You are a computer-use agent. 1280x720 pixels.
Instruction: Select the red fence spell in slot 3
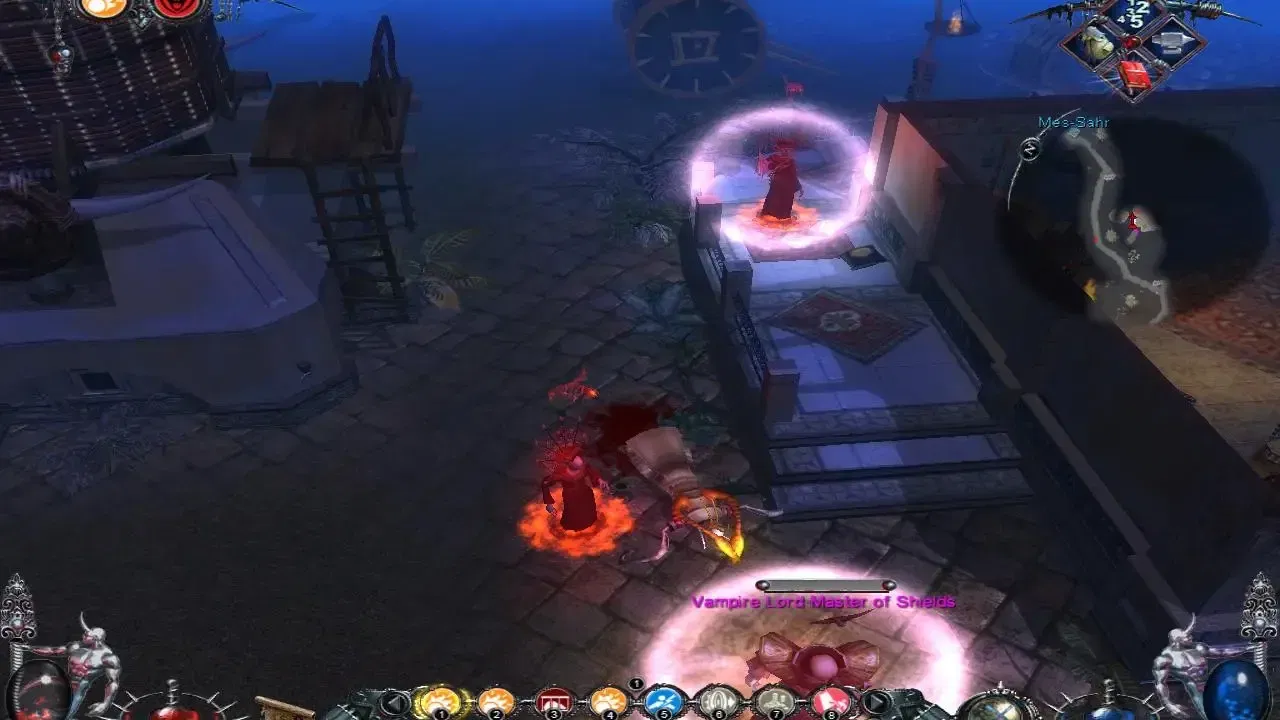[553, 702]
